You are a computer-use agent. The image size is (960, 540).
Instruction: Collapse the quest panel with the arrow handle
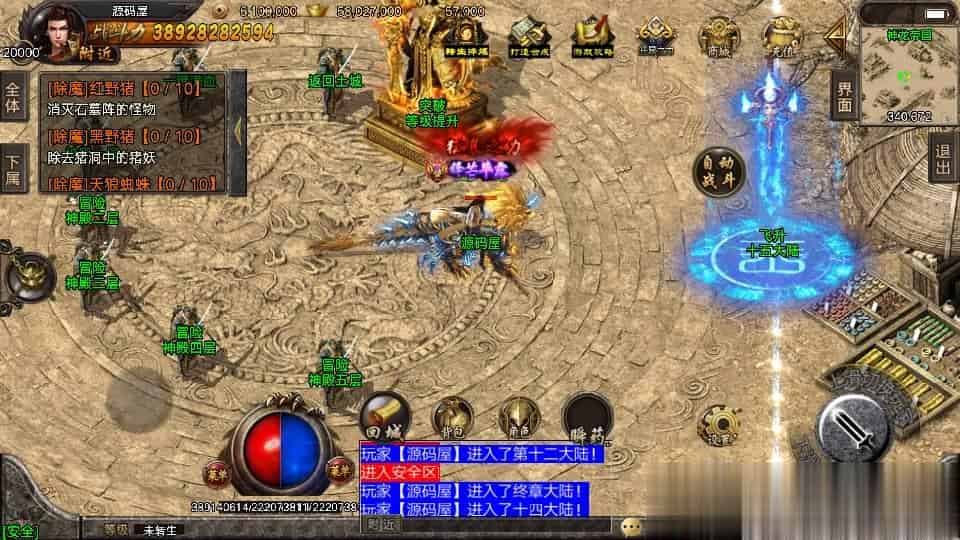pyautogui.click(x=238, y=130)
